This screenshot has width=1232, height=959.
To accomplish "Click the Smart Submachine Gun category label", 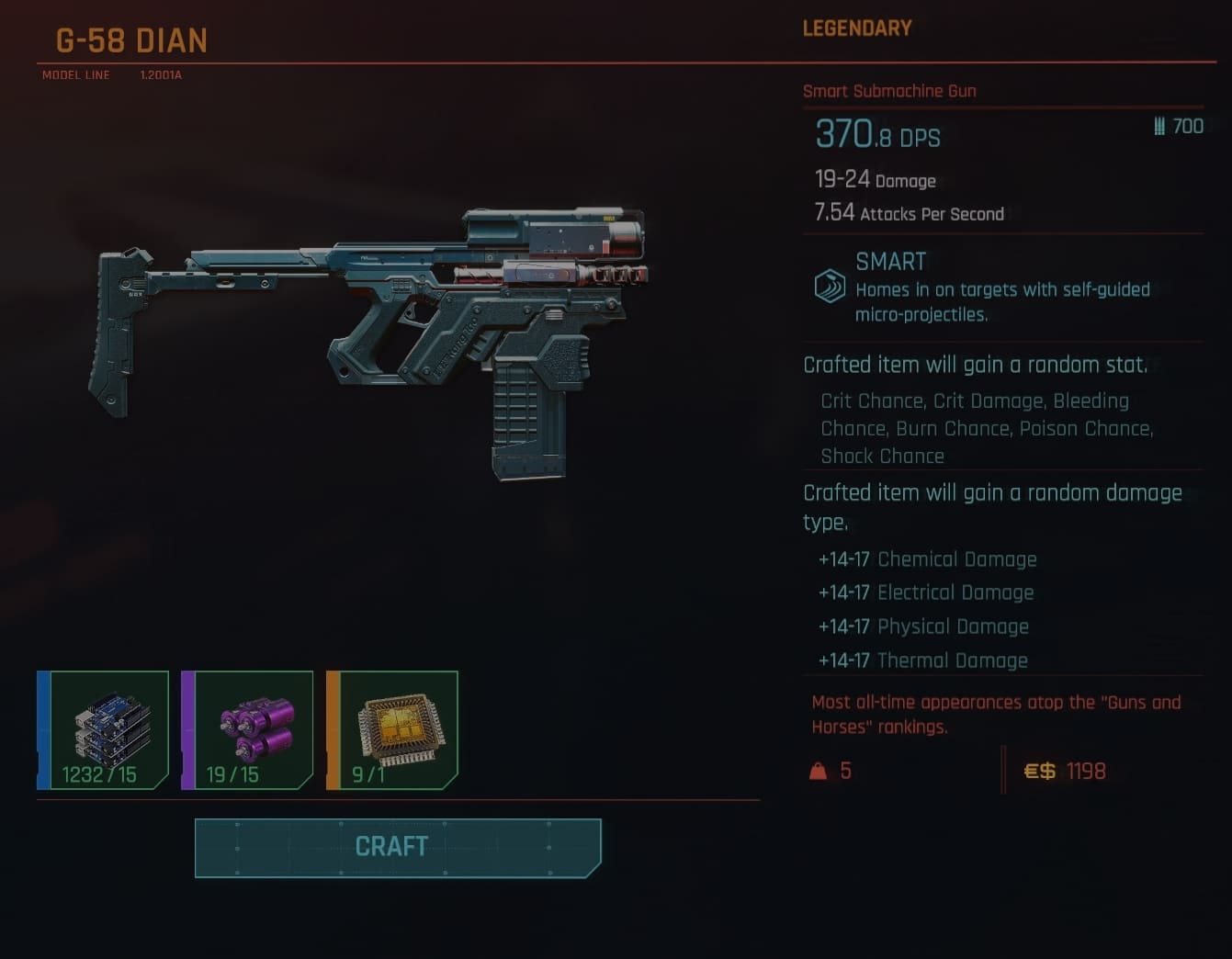I will [x=889, y=91].
